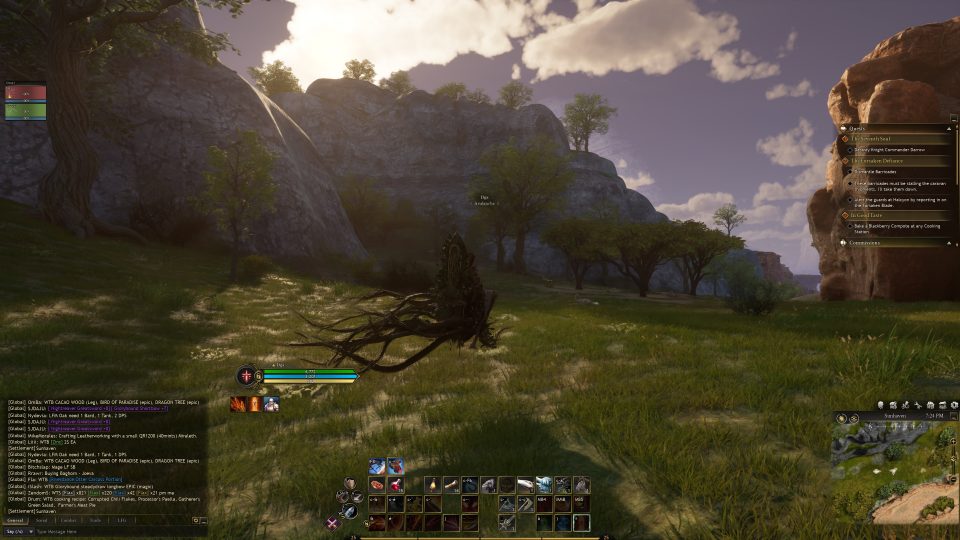Use the red health potion slot

[396, 485]
